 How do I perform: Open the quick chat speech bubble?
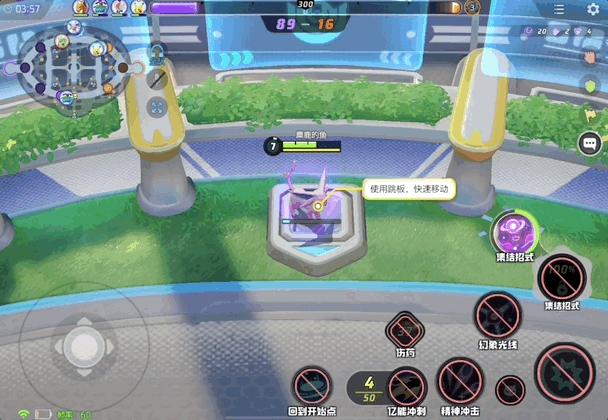pyautogui.click(x=589, y=144)
